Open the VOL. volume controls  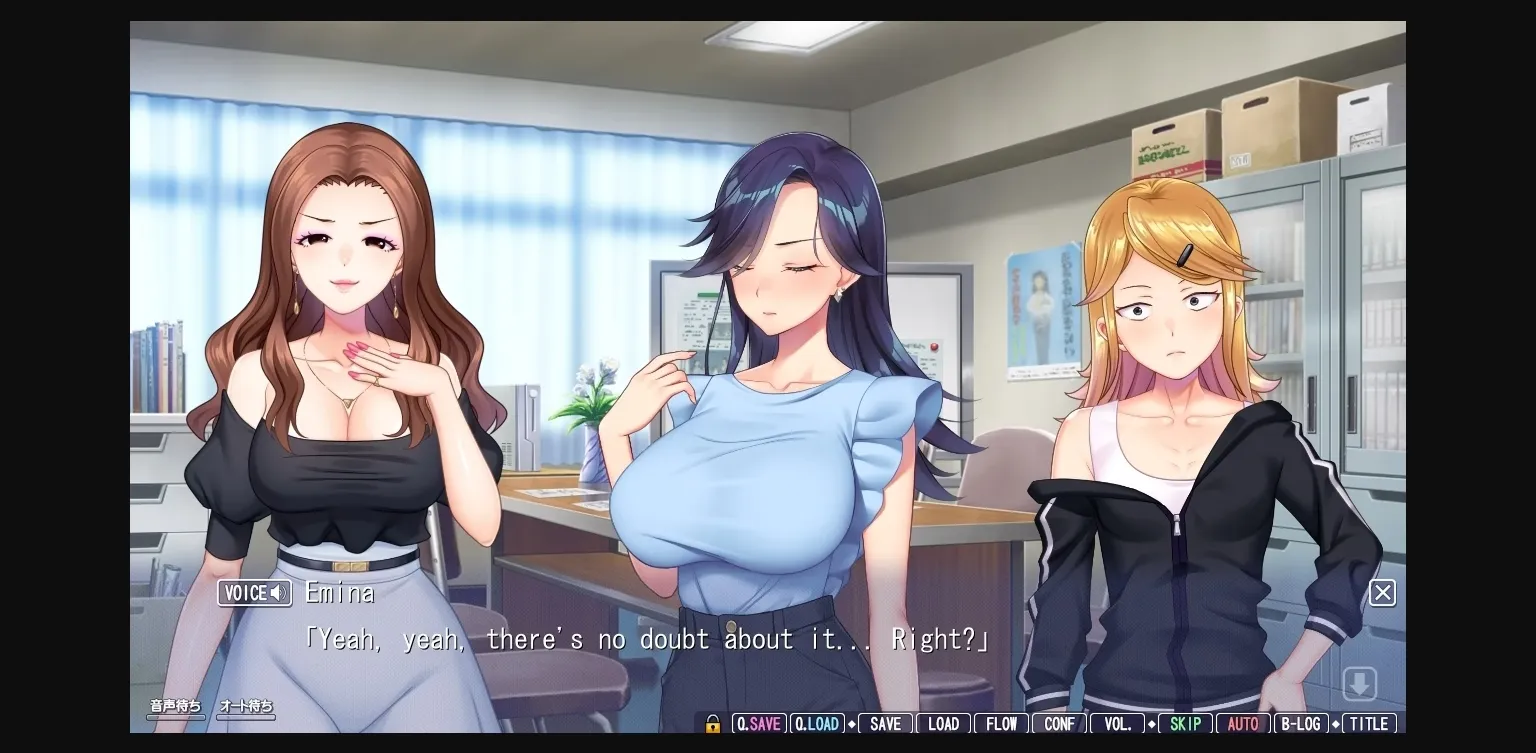point(1117,723)
